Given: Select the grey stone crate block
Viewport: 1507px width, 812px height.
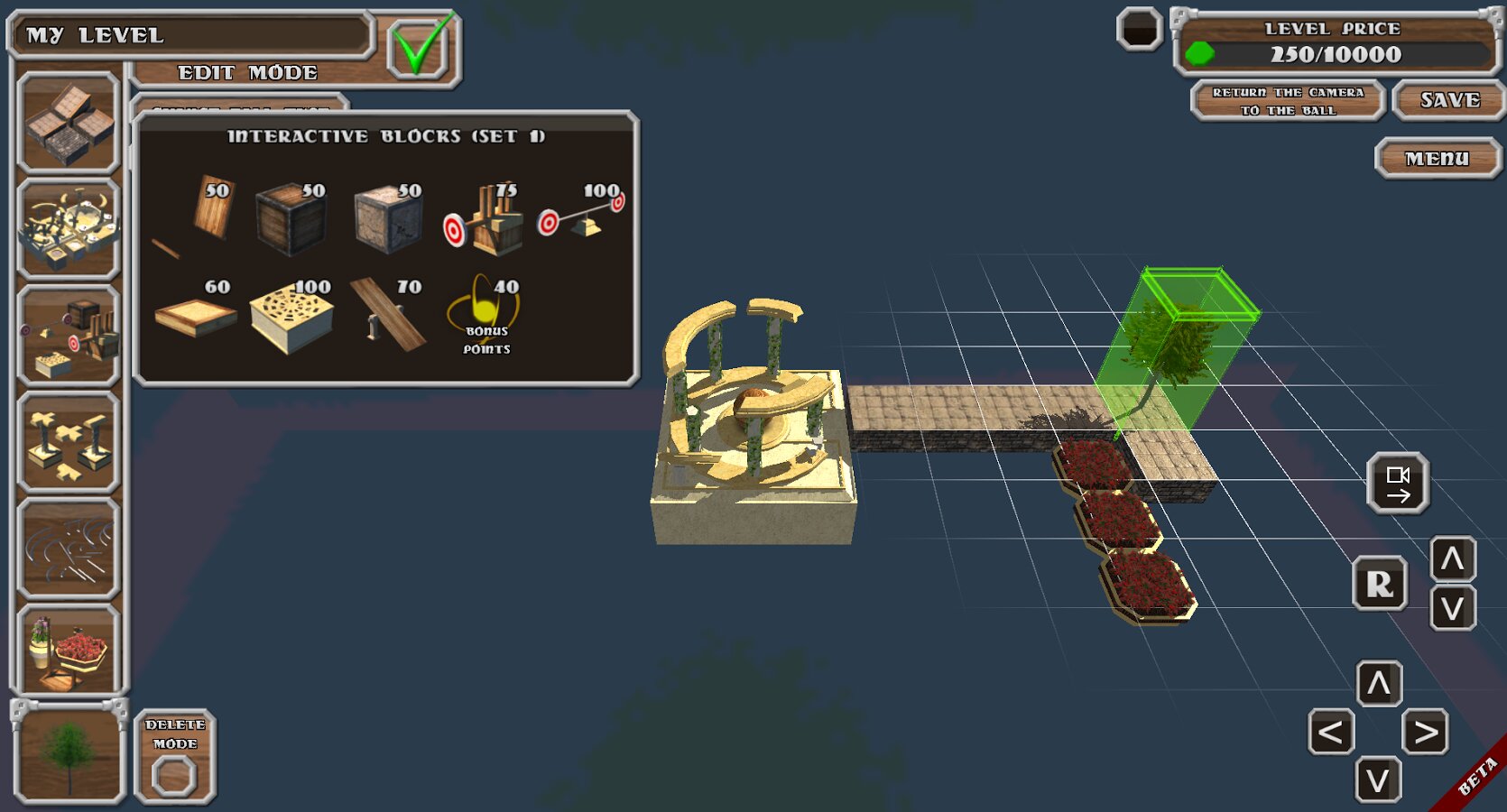Looking at the screenshot, I should (388, 217).
